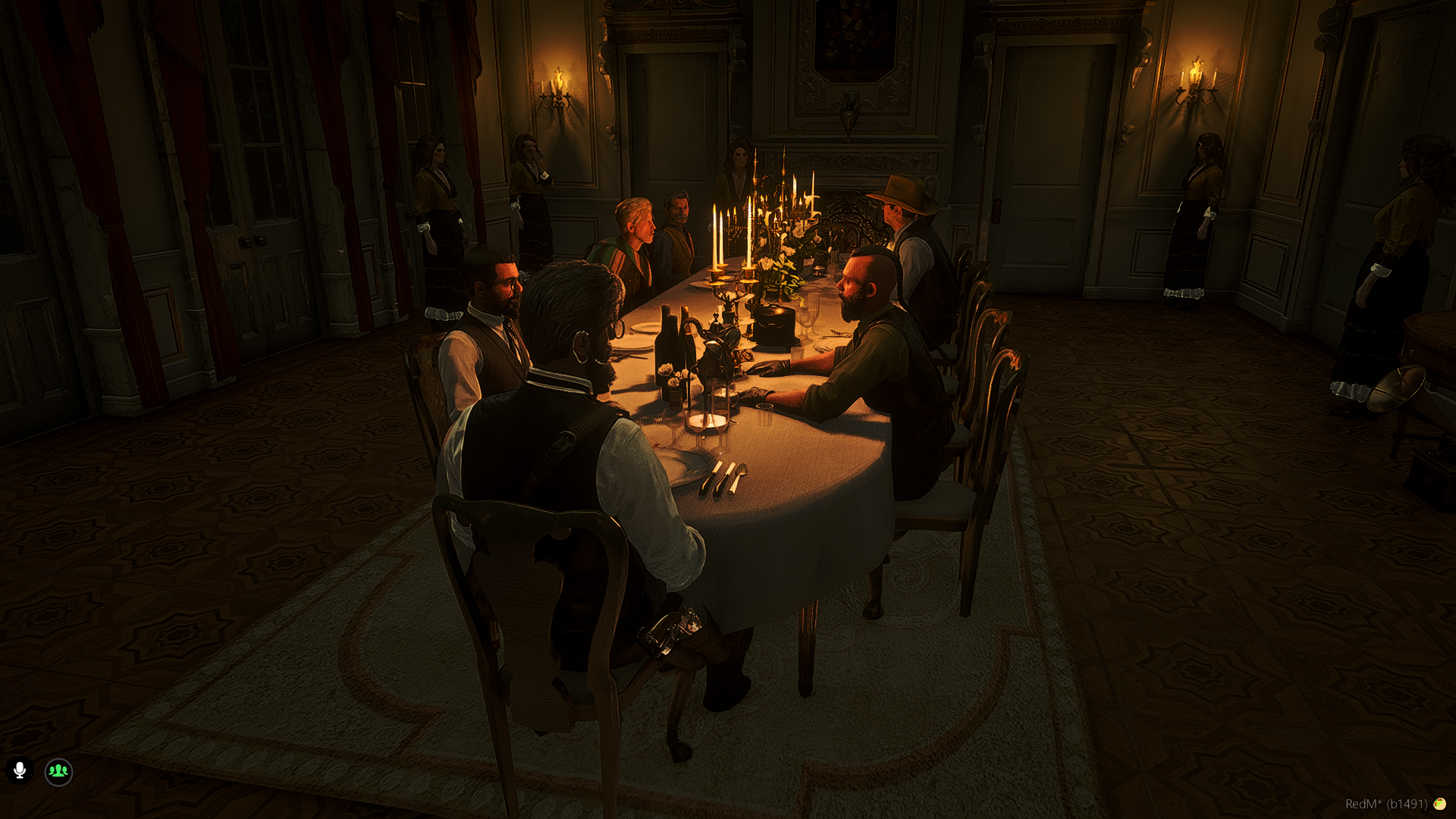Screen dimensions: 1456x819
Task: Toggle the microphone voice icon
Action: pos(20,770)
